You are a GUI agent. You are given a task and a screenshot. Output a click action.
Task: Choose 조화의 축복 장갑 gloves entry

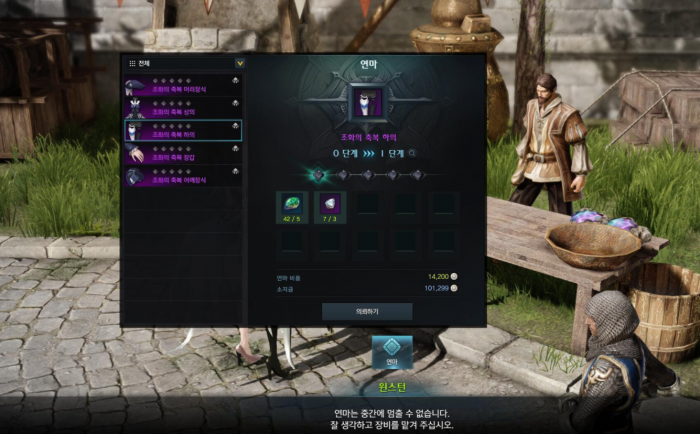tap(183, 153)
